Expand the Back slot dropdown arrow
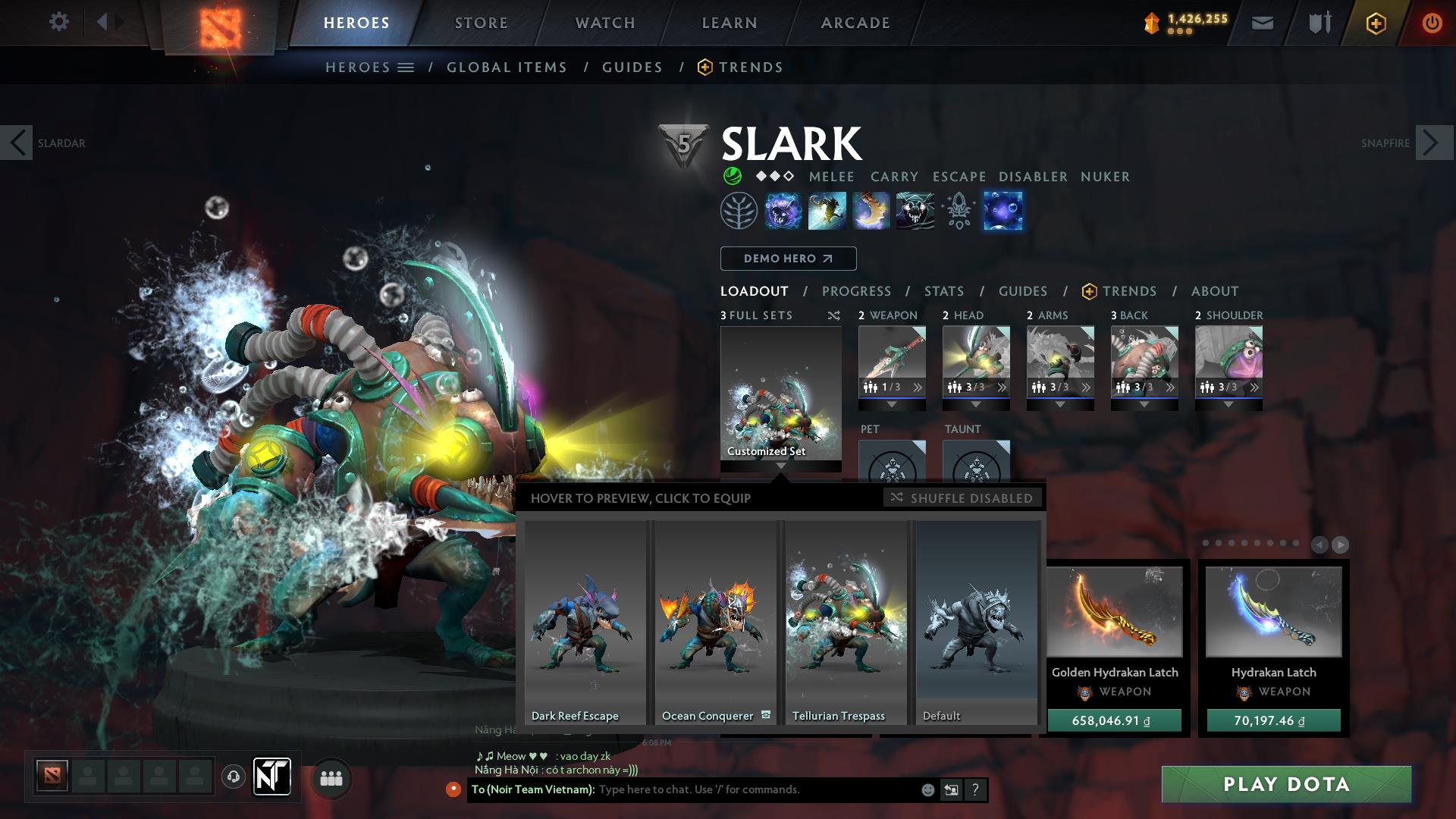This screenshot has width=1456, height=819. point(1145,404)
